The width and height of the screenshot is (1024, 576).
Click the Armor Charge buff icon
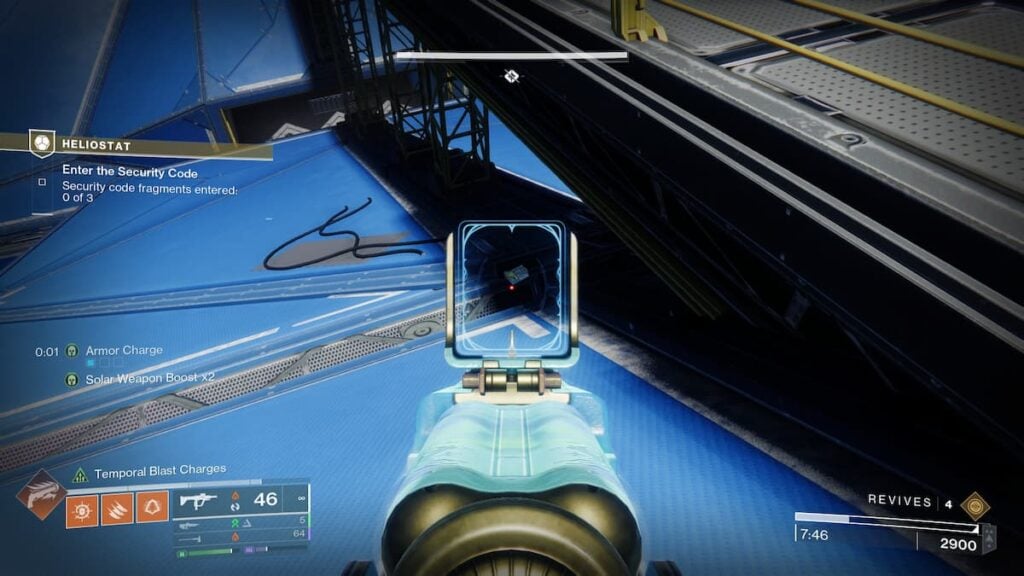click(x=72, y=351)
